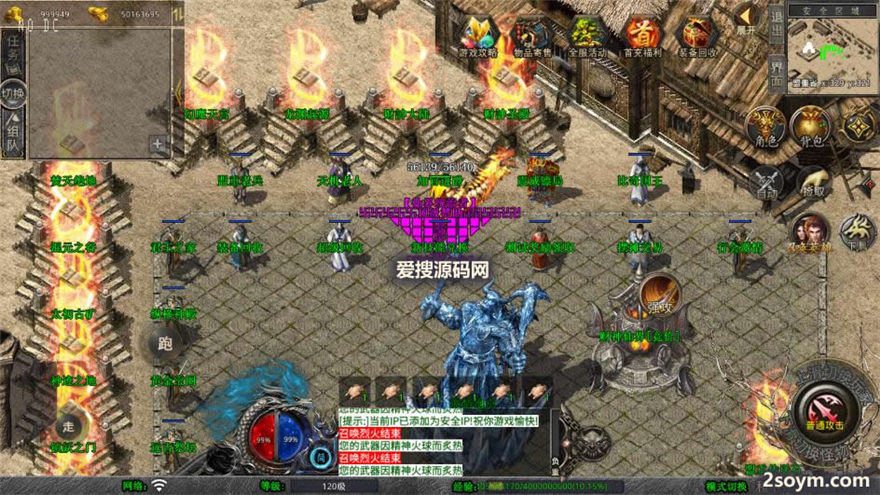Click the plus button in quest panel
The width and height of the screenshot is (880, 495).
click(x=157, y=143)
